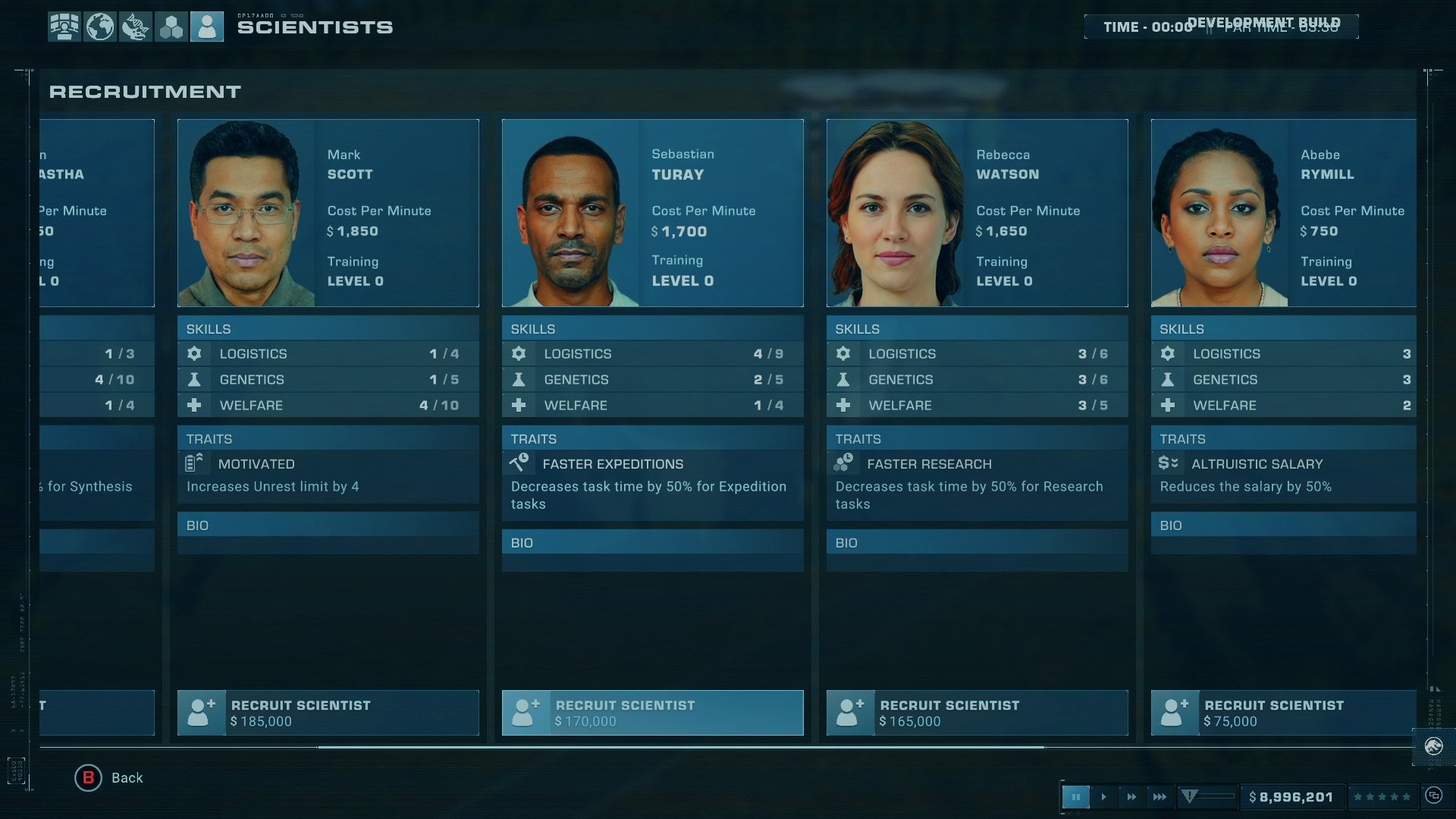Expand the BIO section on Mark Scott's card

(328, 525)
